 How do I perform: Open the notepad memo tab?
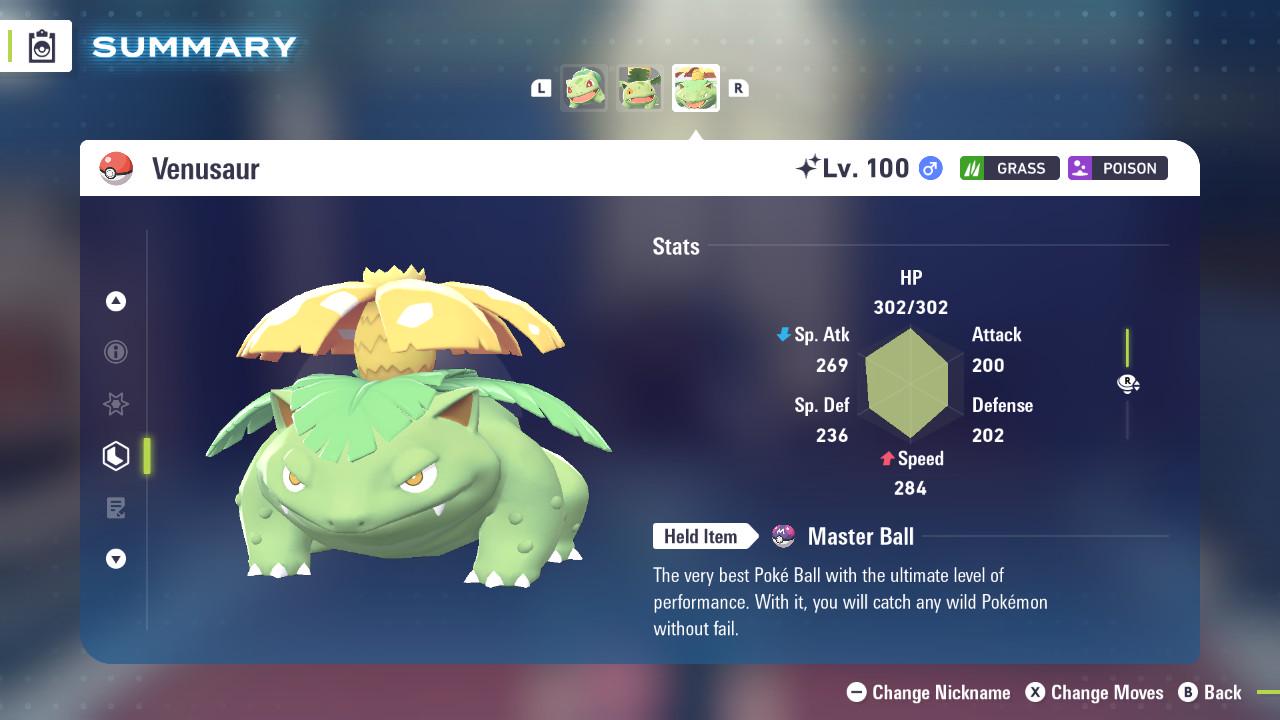click(x=116, y=508)
